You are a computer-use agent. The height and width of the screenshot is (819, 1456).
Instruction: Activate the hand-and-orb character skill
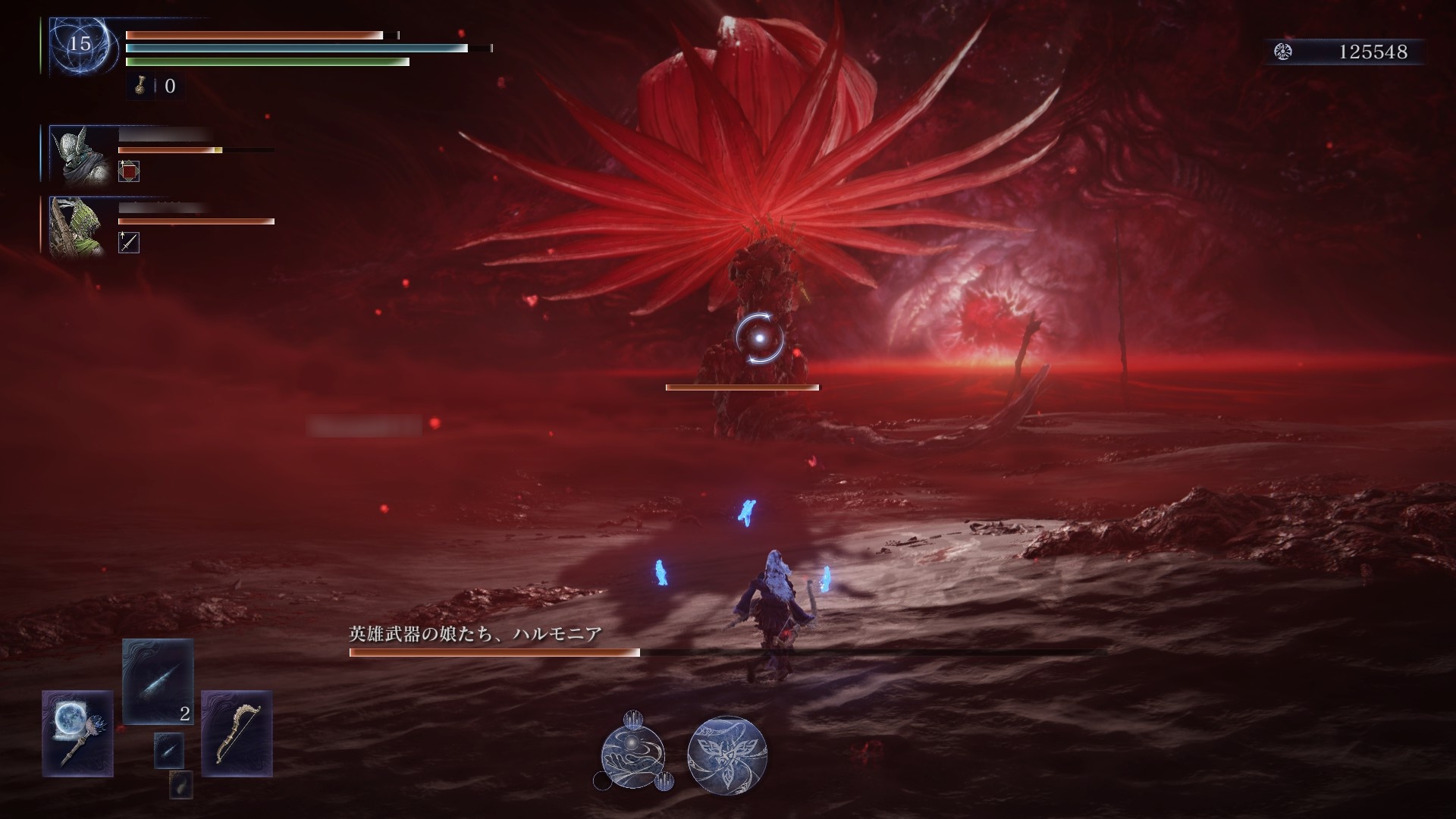coord(632,755)
